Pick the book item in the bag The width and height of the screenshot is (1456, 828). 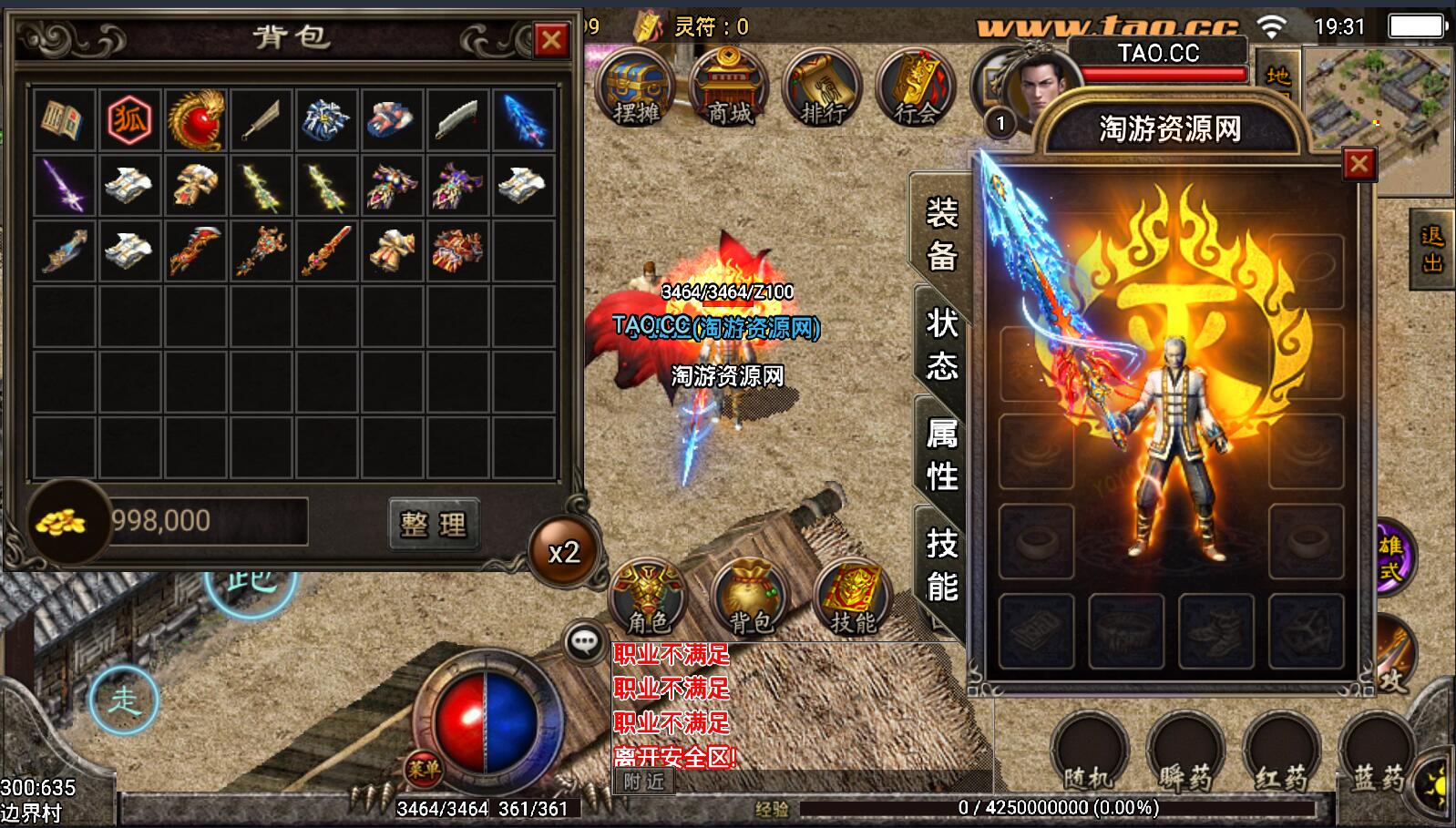64,119
